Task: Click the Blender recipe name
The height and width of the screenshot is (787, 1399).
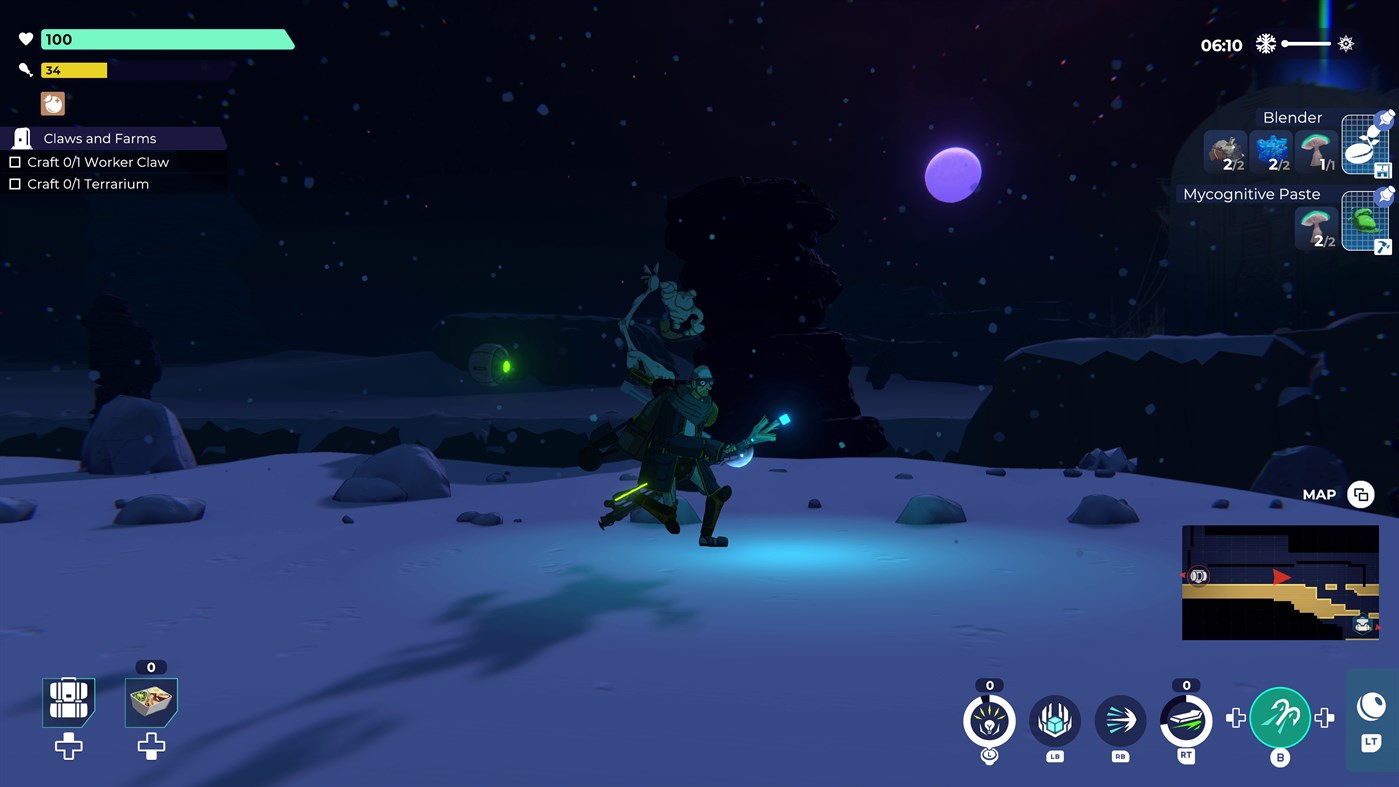Action: [x=1291, y=117]
